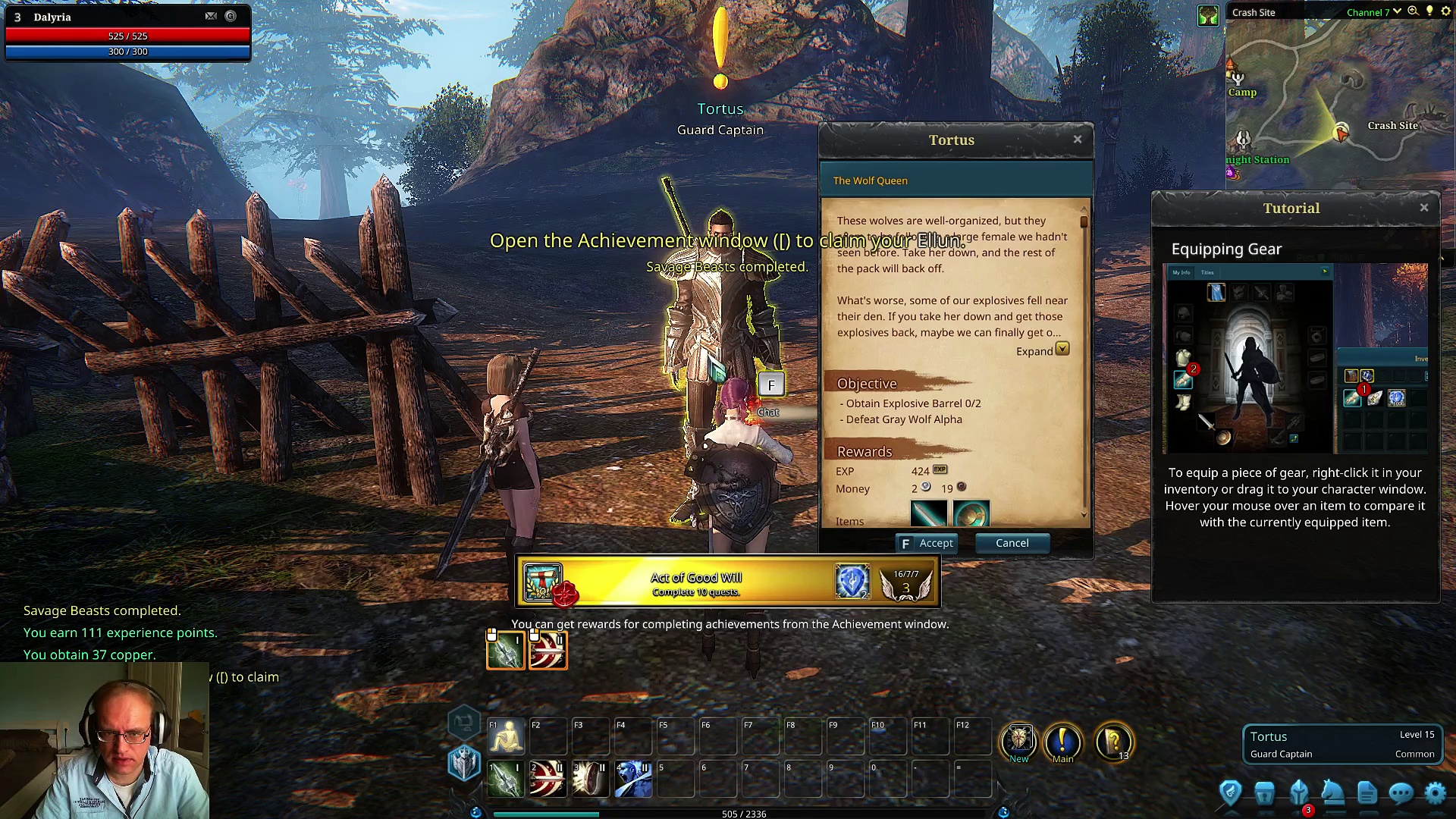Viewport: 1456px width, 819px height.
Task: Toggle the minimap lightbulb icon
Action: 1429,11
